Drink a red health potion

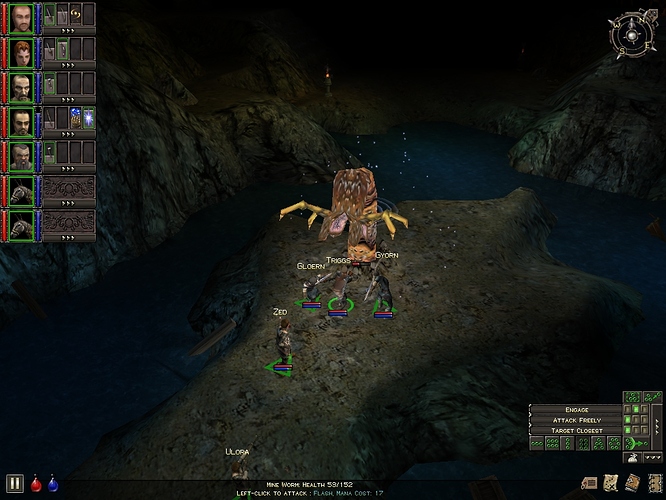click(37, 484)
